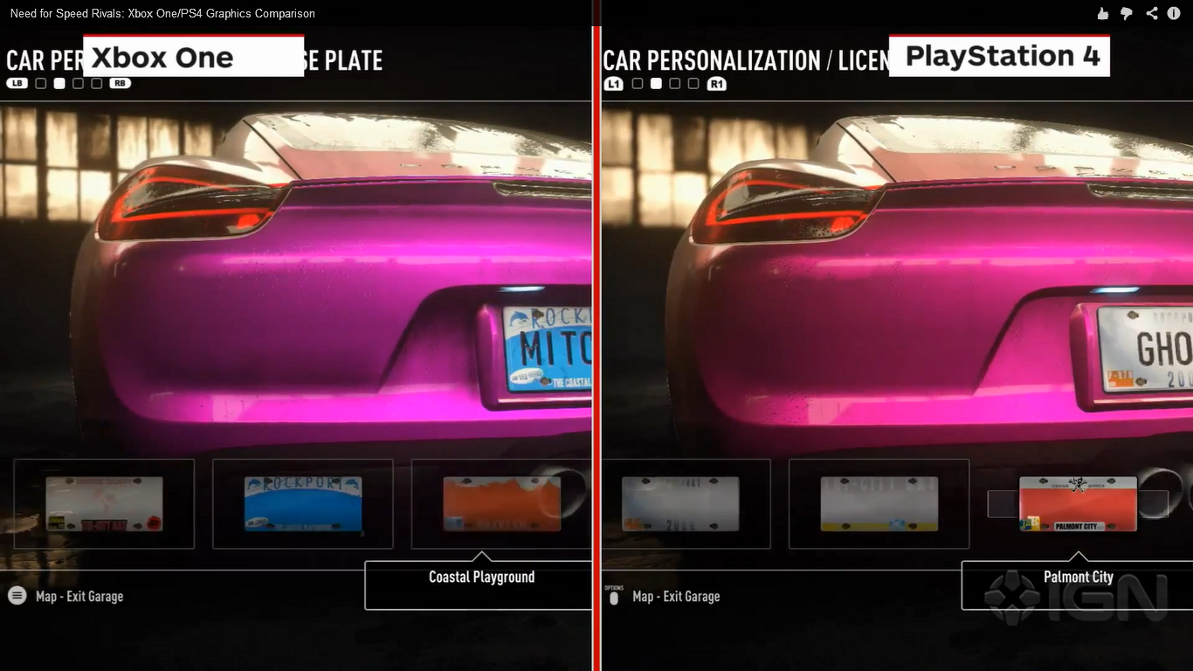Like the video with thumbs-up icon

1102,13
